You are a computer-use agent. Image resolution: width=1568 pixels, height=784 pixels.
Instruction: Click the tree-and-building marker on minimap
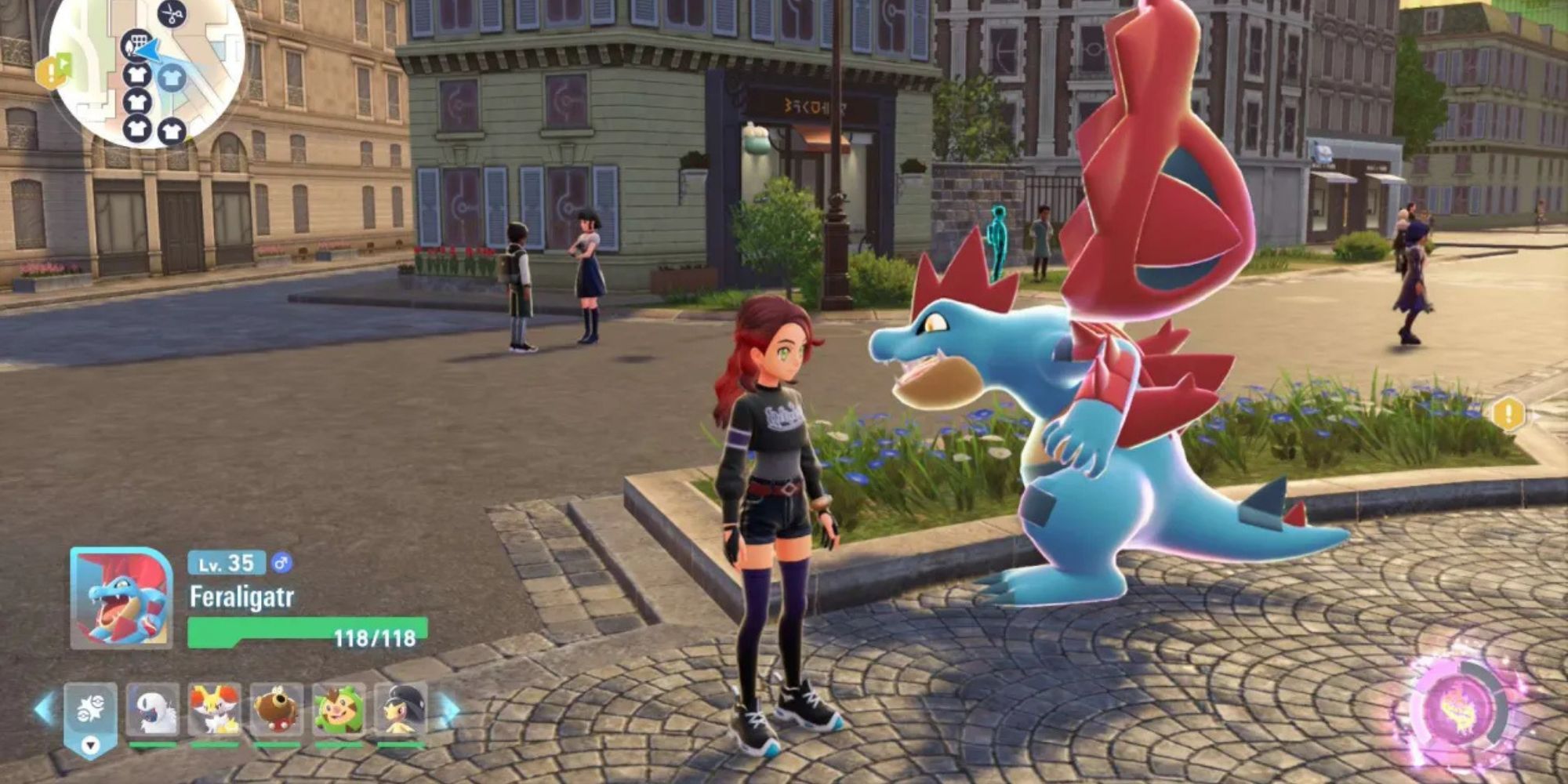[136, 44]
